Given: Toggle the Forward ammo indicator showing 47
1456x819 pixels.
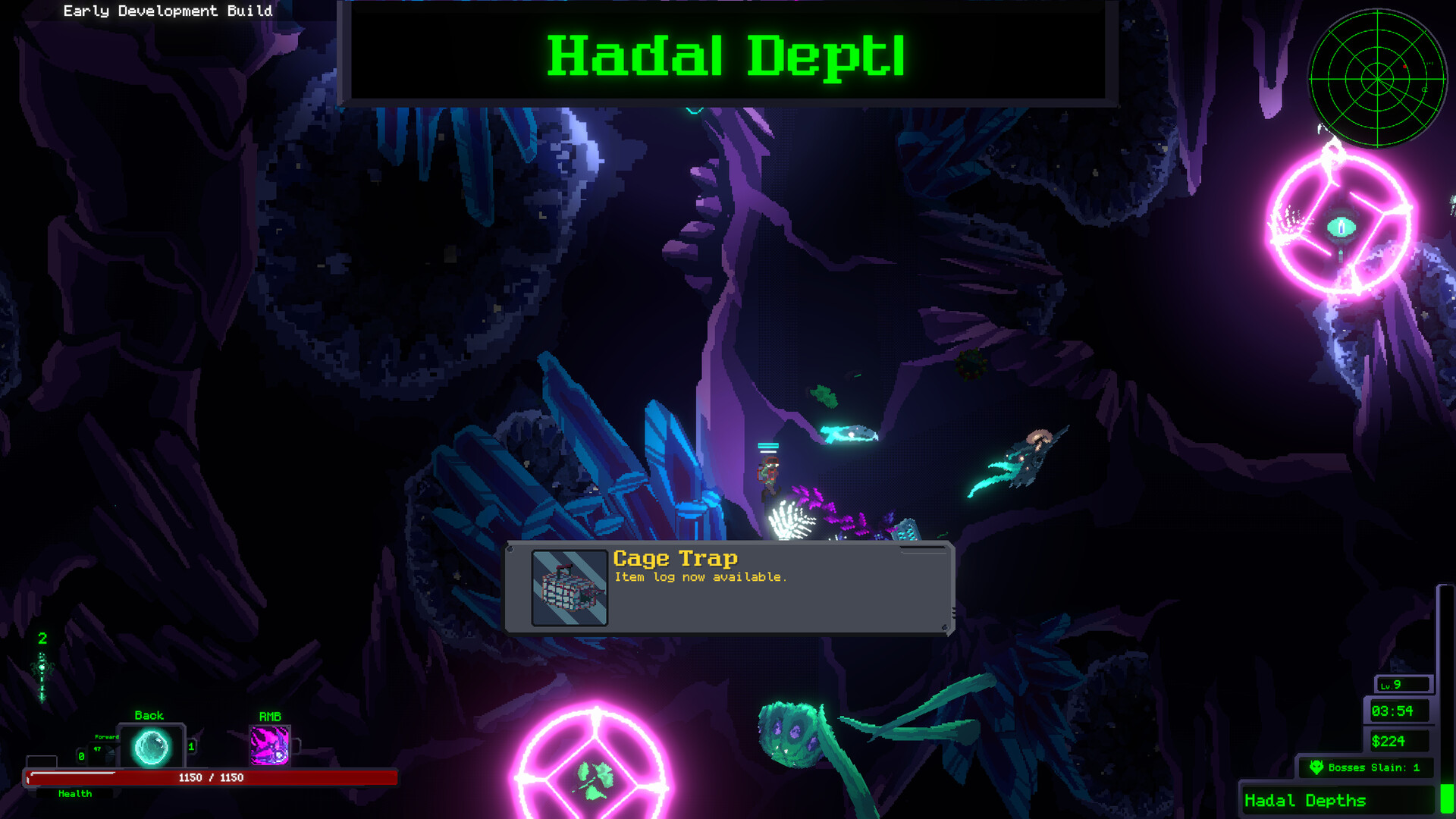Looking at the screenshot, I should 97,749.
